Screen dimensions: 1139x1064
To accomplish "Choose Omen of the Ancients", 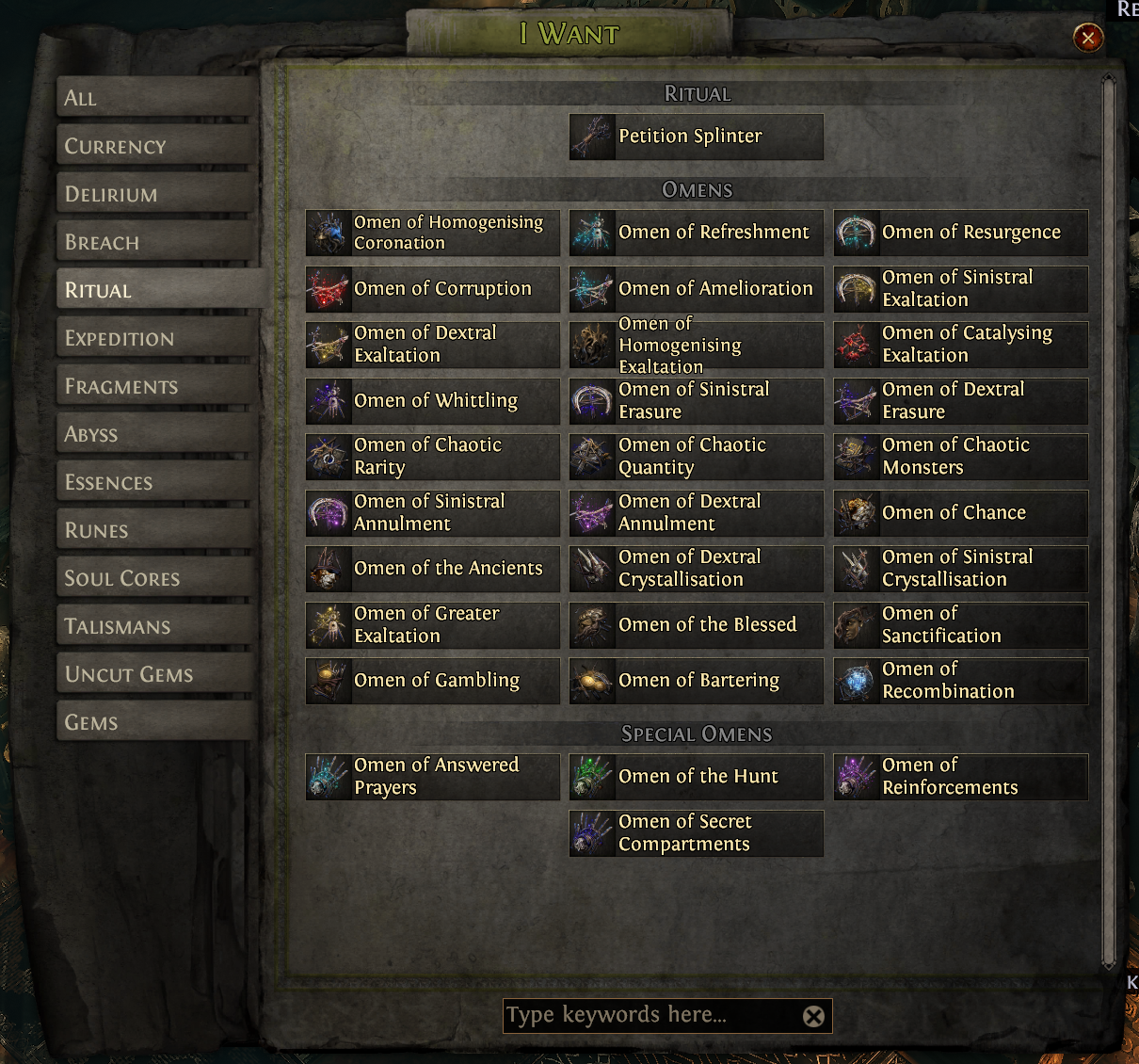I will click(432, 569).
